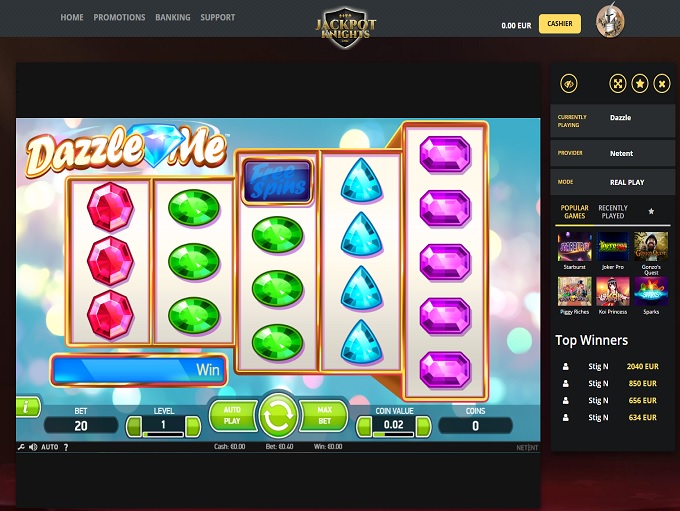Screen dimensions: 680x511
Task: Toggle the game sound speaker icon
Action: (32, 447)
